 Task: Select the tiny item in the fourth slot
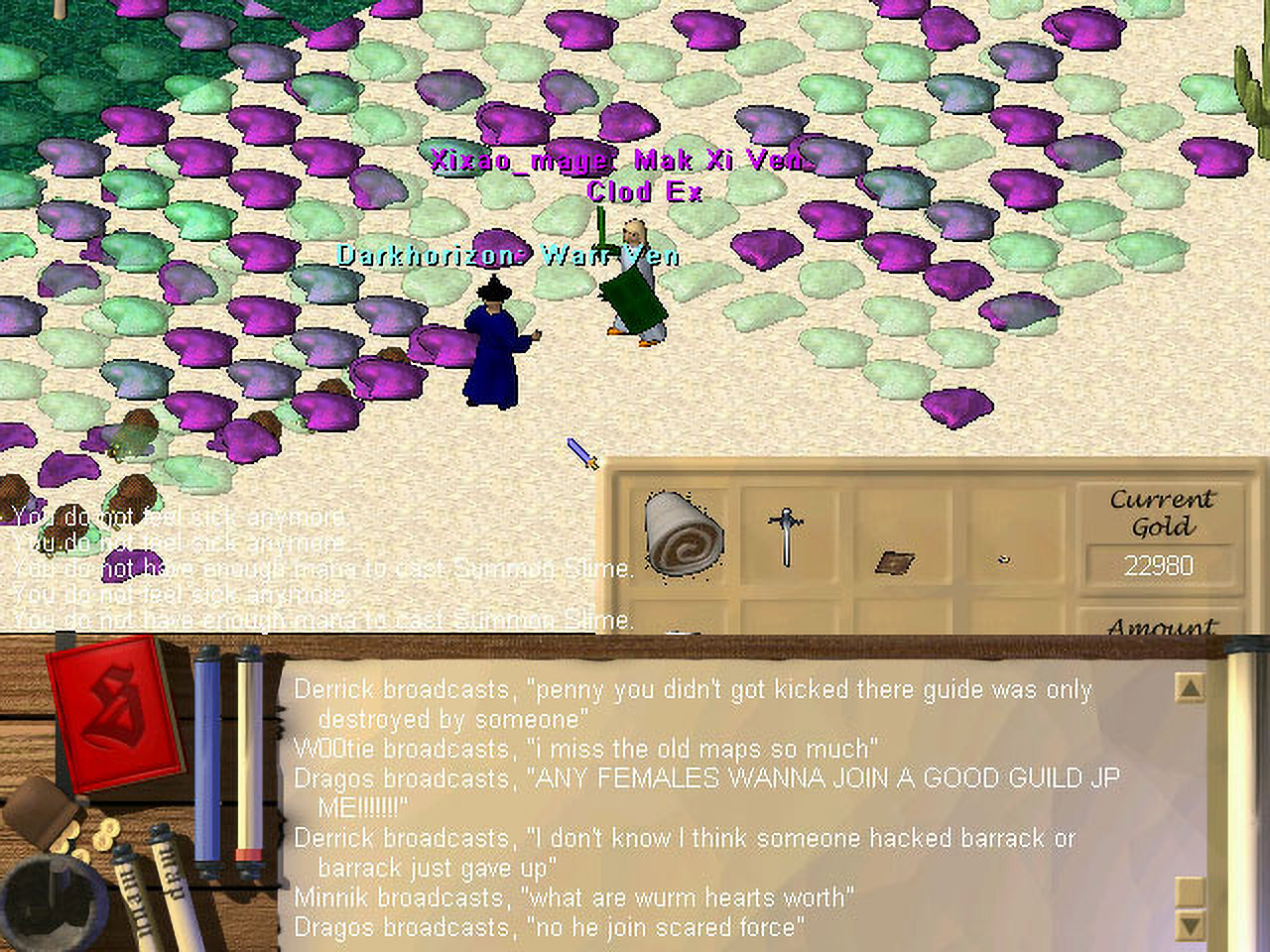(x=1004, y=560)
